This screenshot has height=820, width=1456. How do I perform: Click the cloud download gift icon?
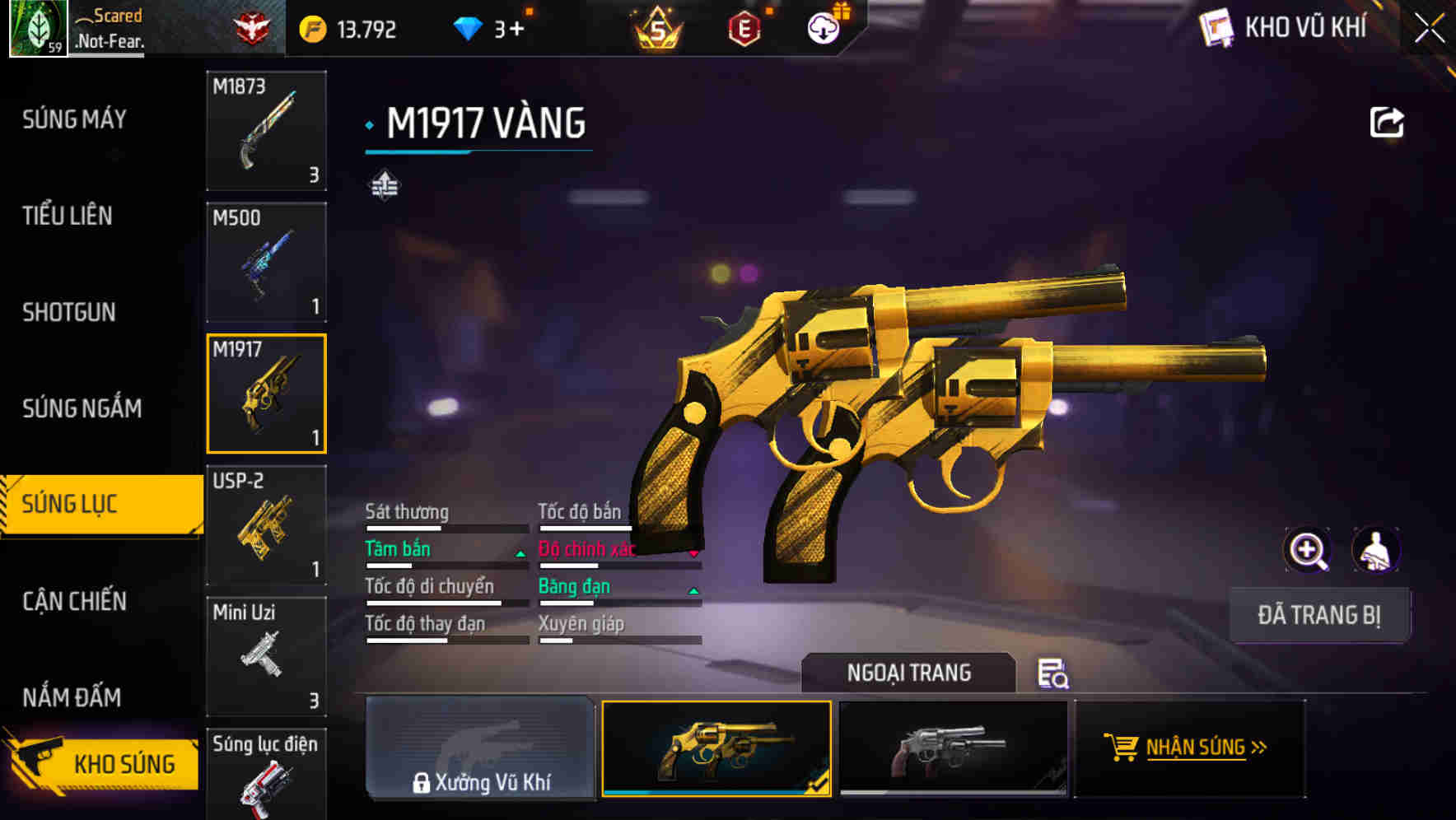click(822, 27)
